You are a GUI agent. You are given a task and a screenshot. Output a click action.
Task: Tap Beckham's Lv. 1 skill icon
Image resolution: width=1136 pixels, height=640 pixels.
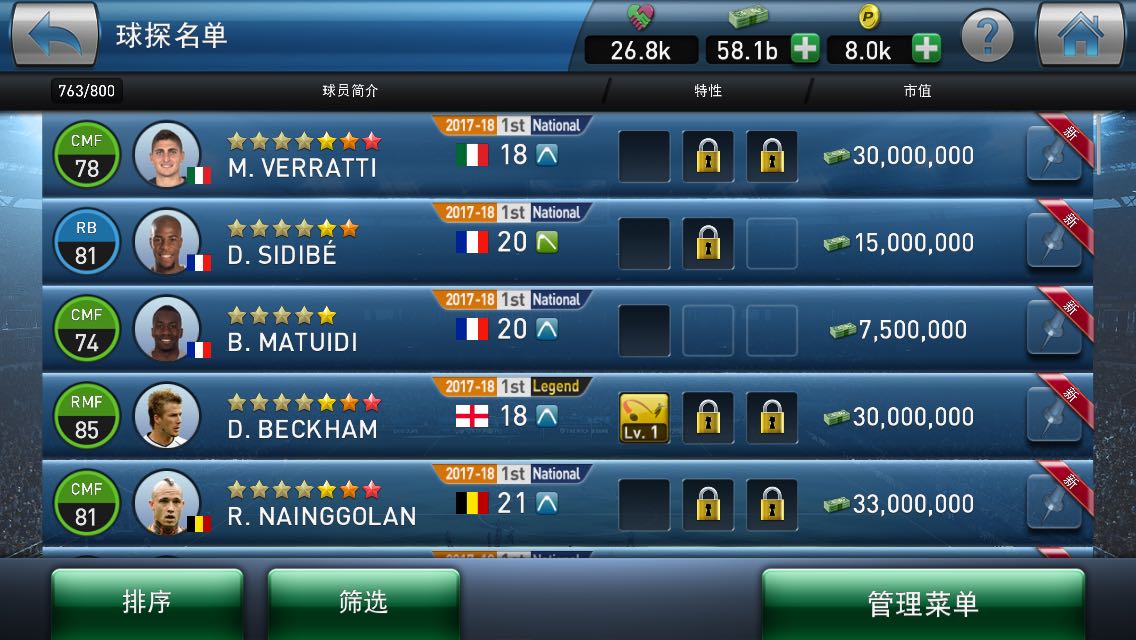pyautogui.click(x=644, y=417)
